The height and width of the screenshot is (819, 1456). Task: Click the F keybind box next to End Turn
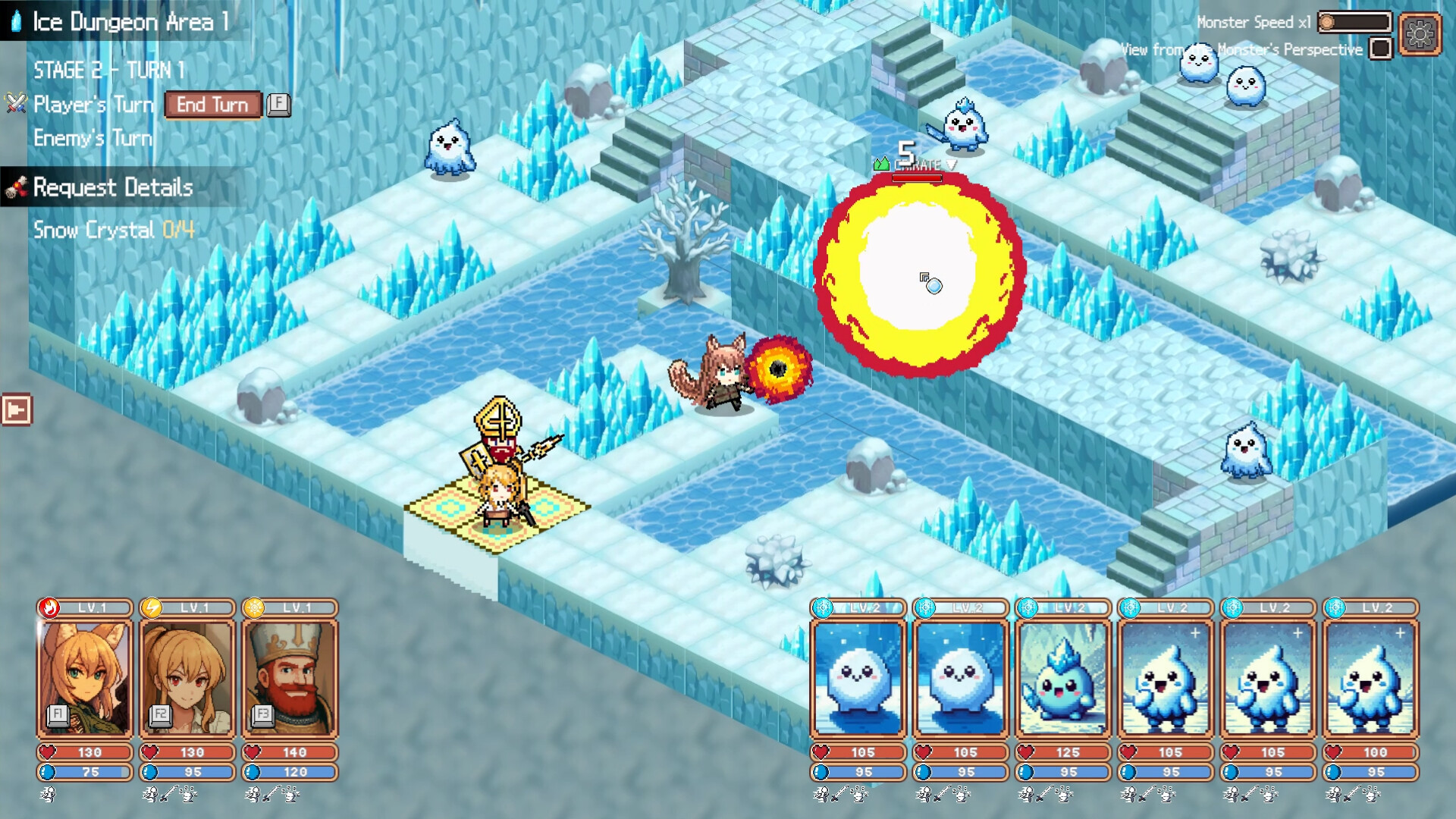click(278, 105)
